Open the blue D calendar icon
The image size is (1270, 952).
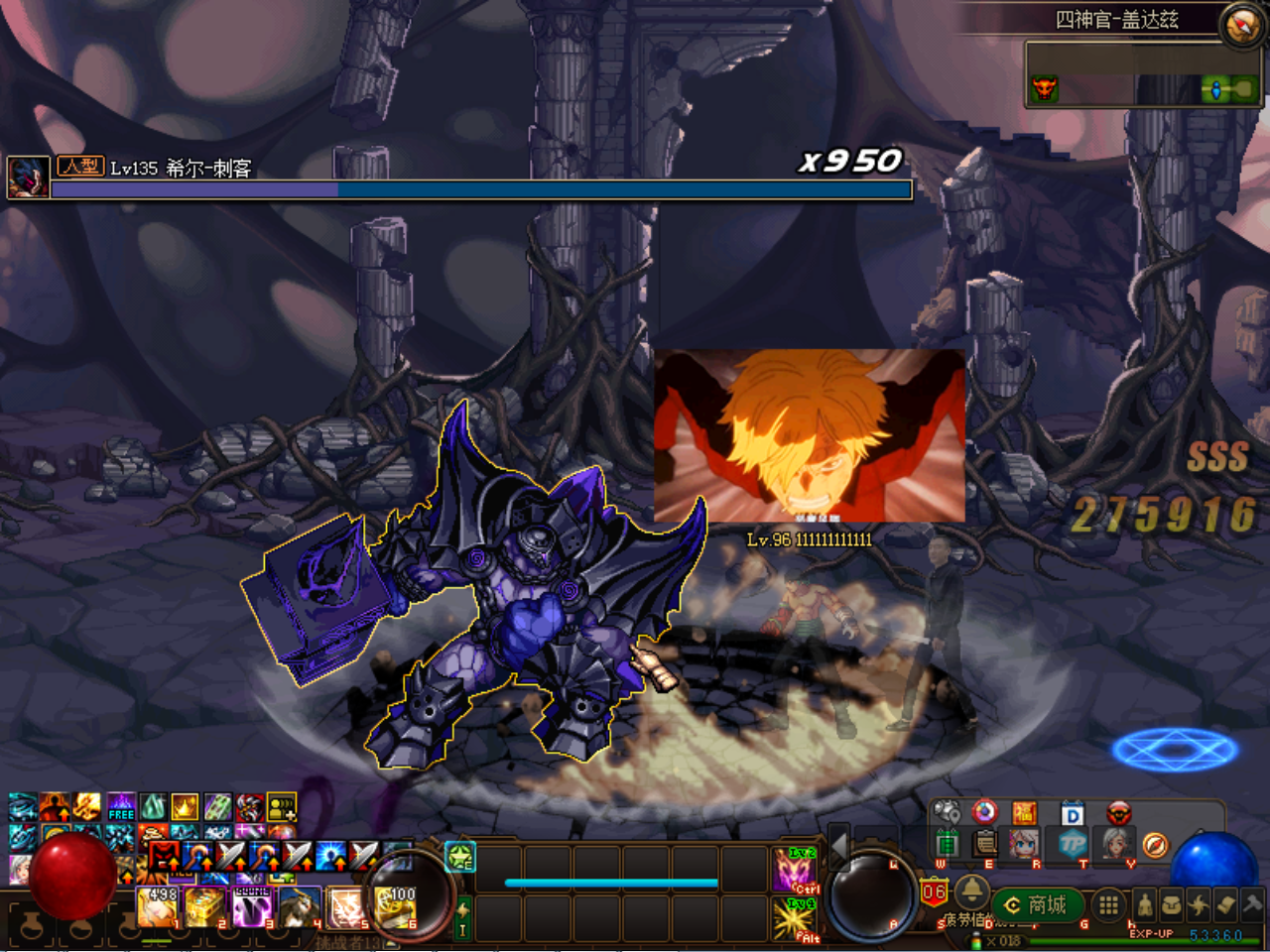click(1073, 814)
